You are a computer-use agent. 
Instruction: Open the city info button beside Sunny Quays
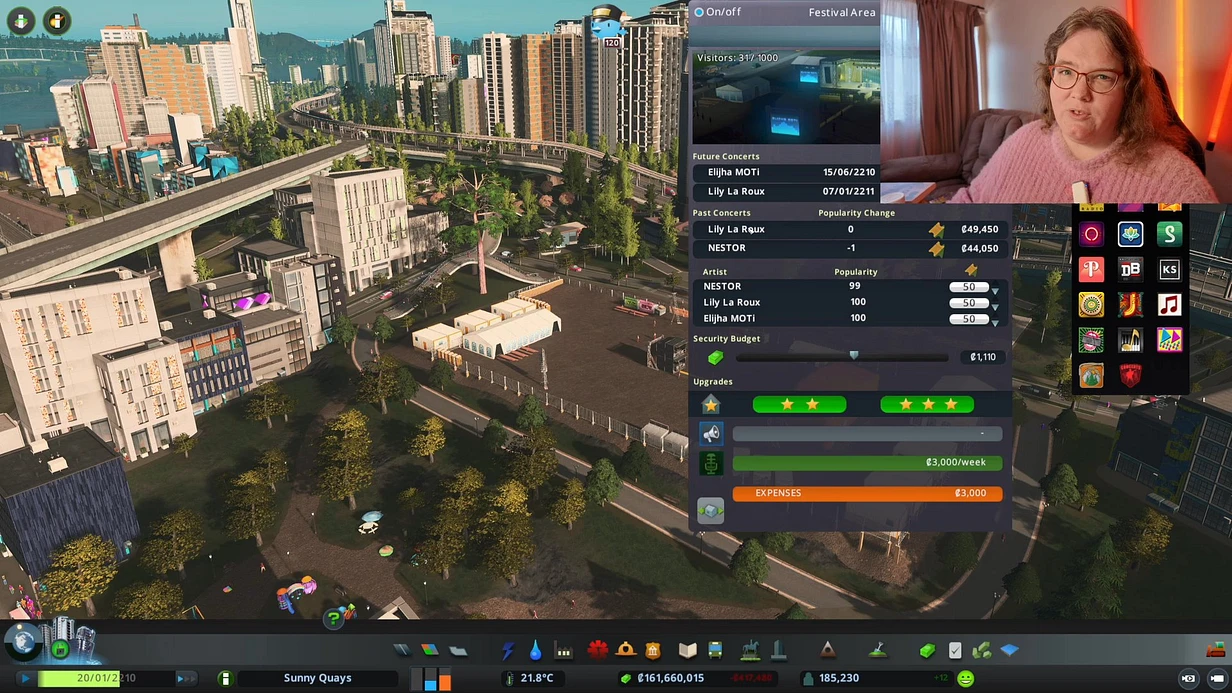tap(225, 678)
